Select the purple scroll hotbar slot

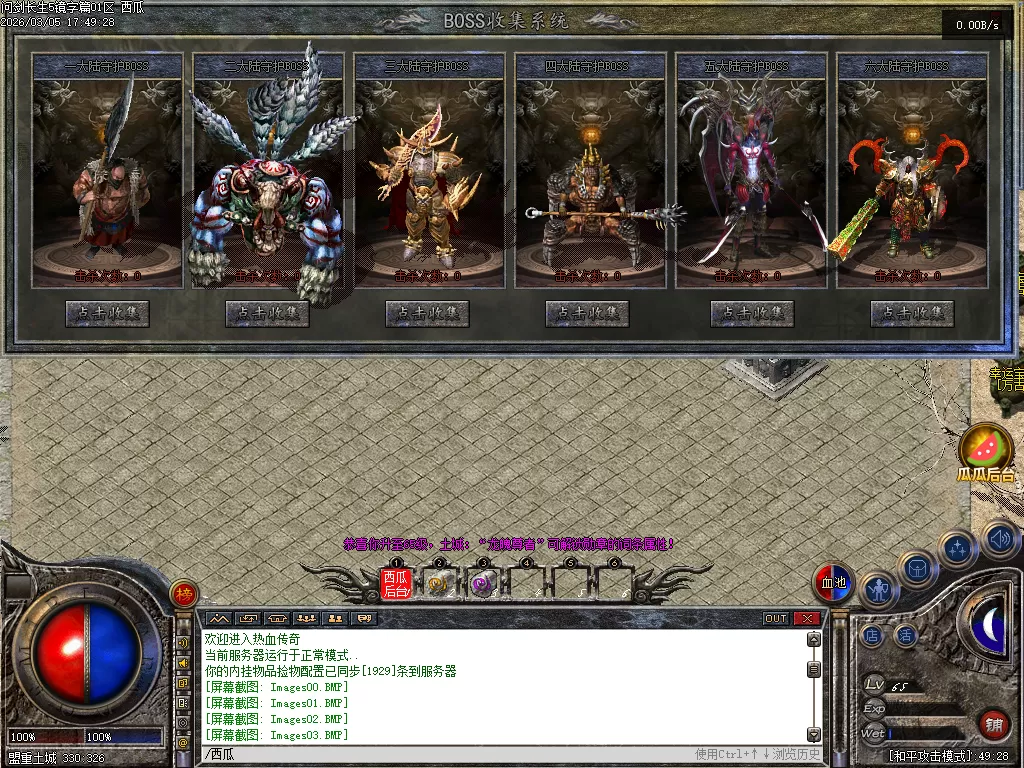pyautogui.click(x=483, y=584)
